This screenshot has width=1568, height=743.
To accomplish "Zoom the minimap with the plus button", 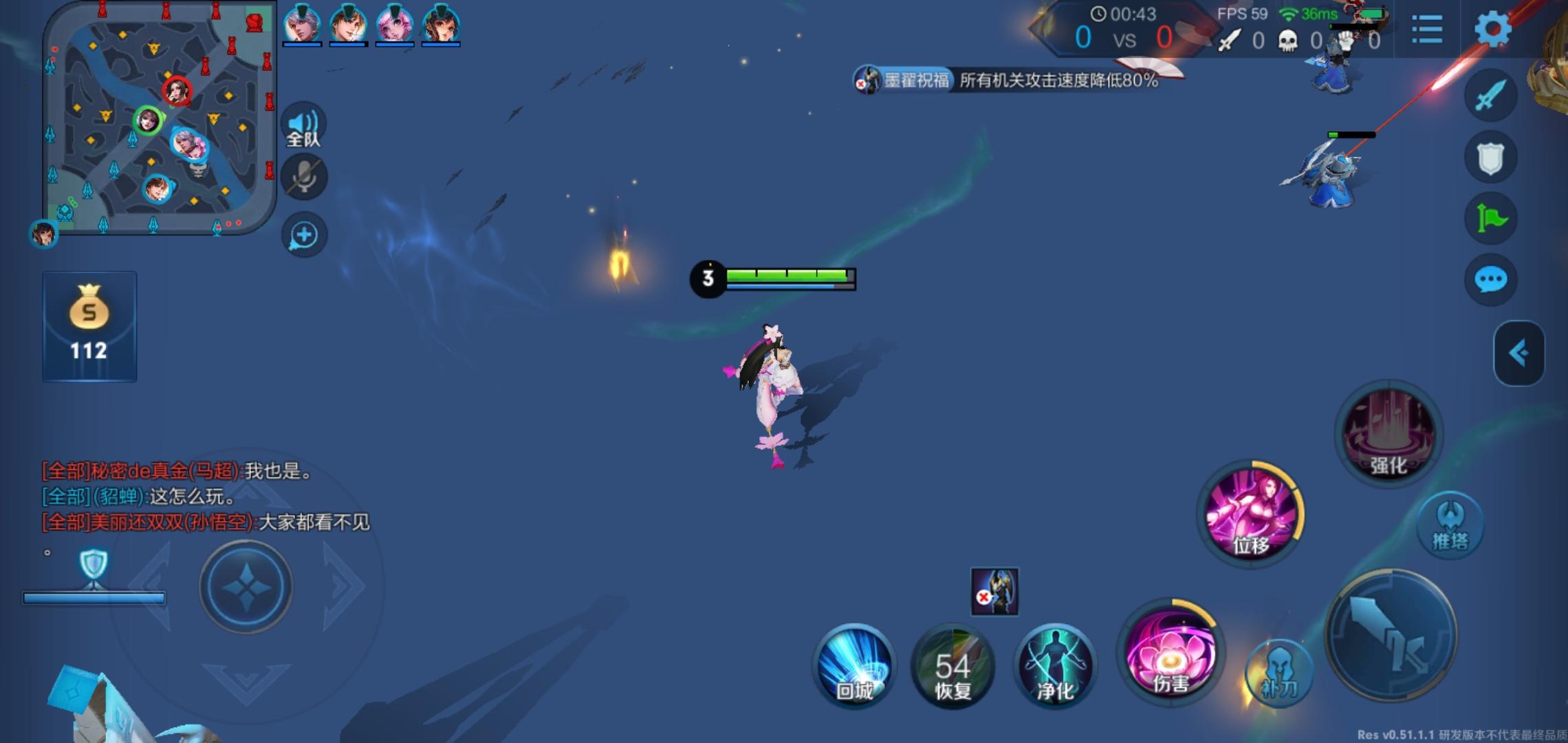I will pyautogui.click(x=303, y=235).
